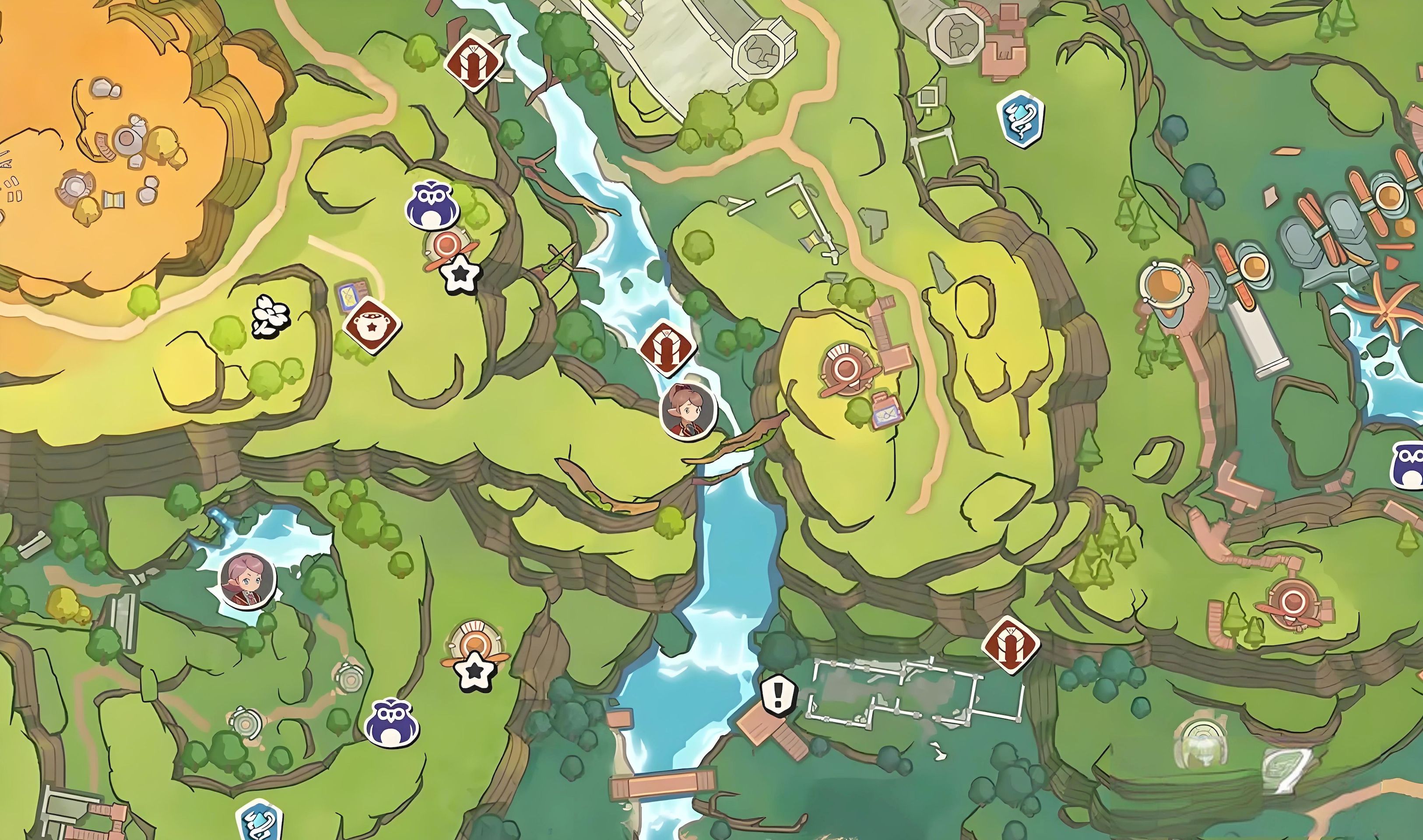The height and width of the screenshot is (840, 1423).
Task: Choose the pink-haired character portrait marker
Action: click(247, 581)
